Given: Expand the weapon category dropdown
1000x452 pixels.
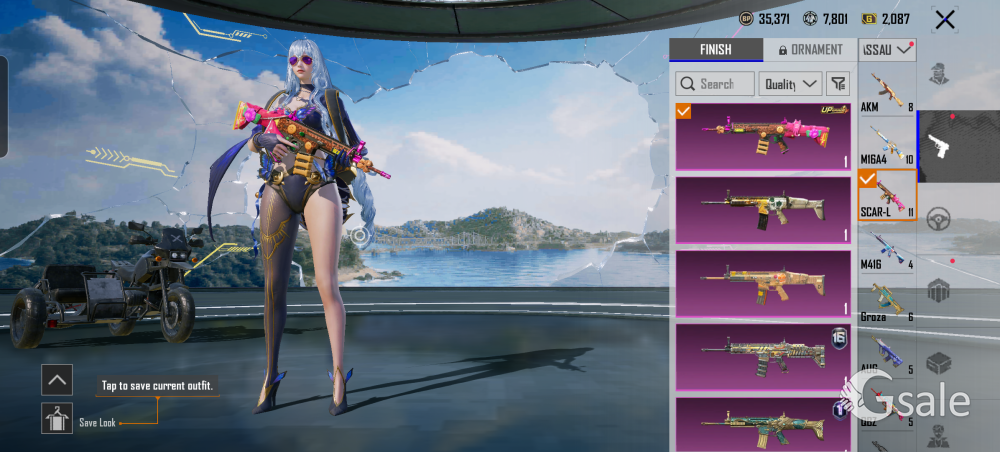Looking at the screenshot, I should [x=888, y=49].
